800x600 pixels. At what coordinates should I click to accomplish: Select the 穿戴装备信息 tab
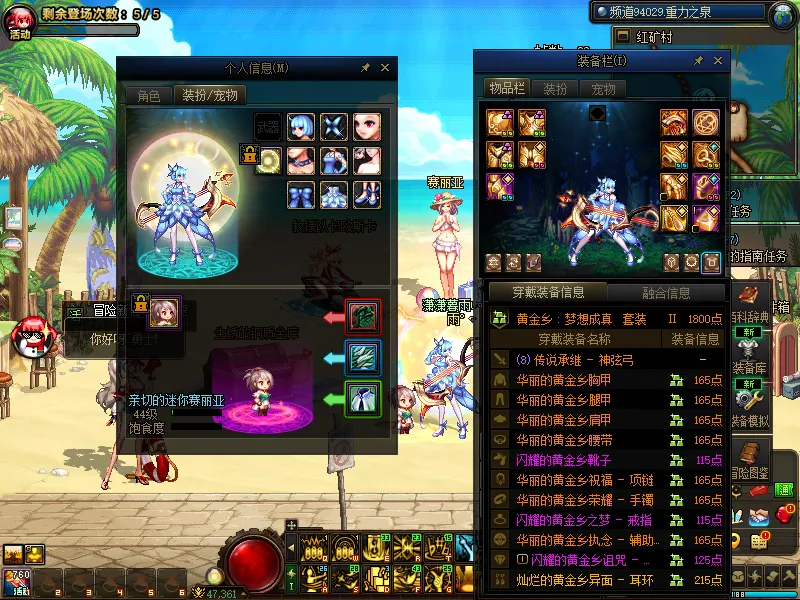pos(548,293)
